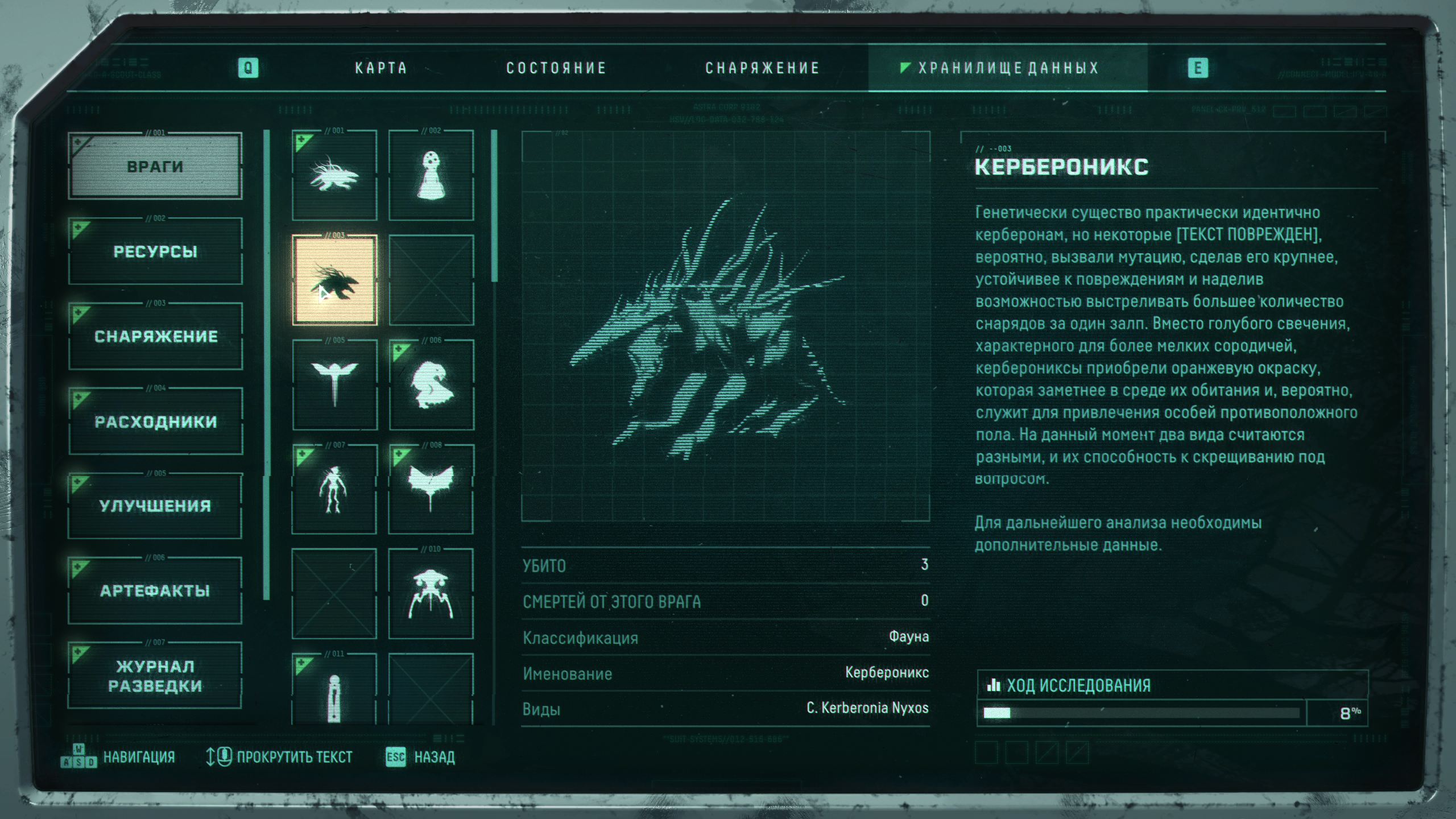1456x819 pixels.
Task: Choose enemy entry 008 flying manta shape
Action: coord(431,489)
